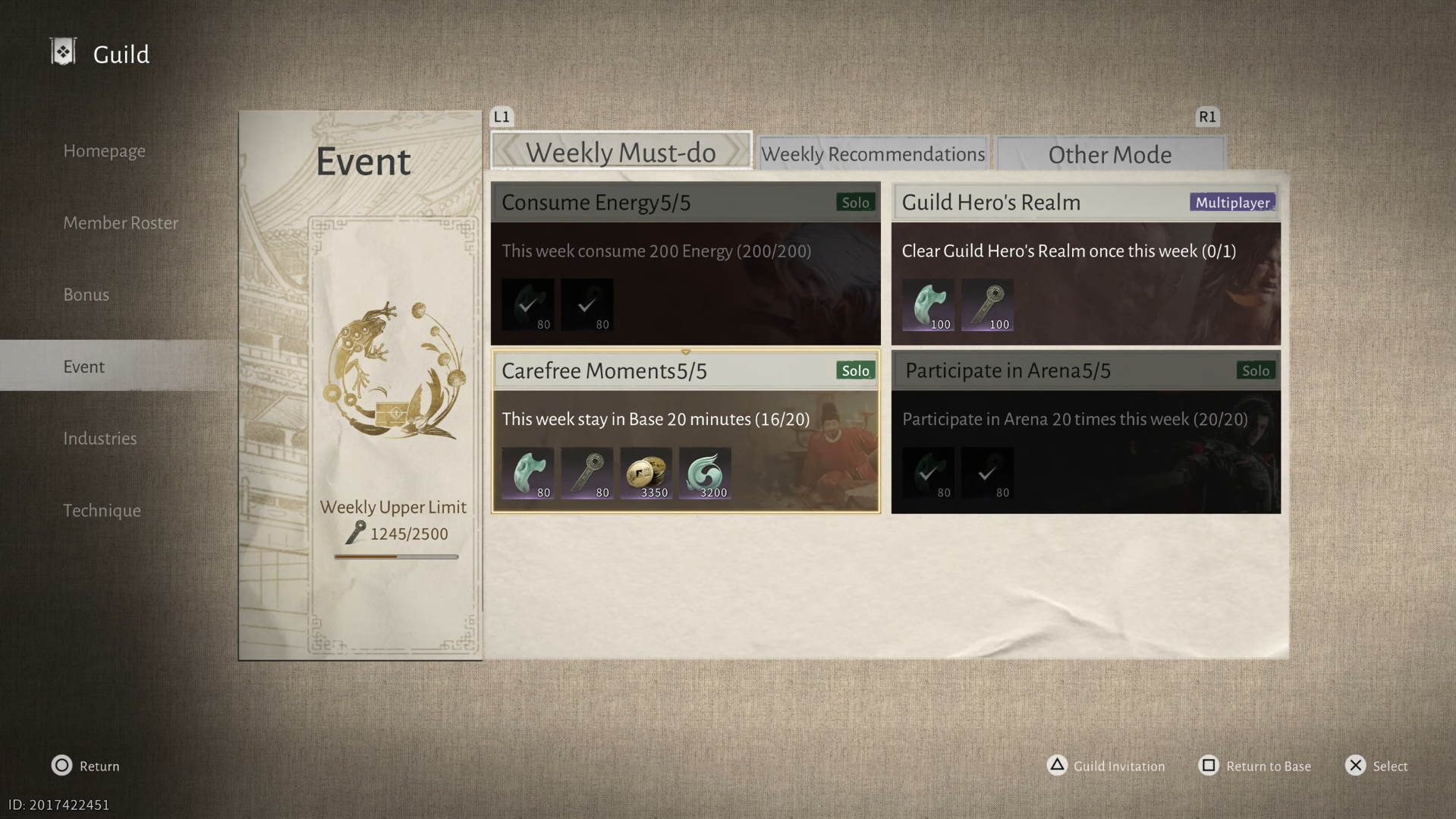Open the Homepage guild section
Viewport: 1456px width, 819px height.
(104, 150)
